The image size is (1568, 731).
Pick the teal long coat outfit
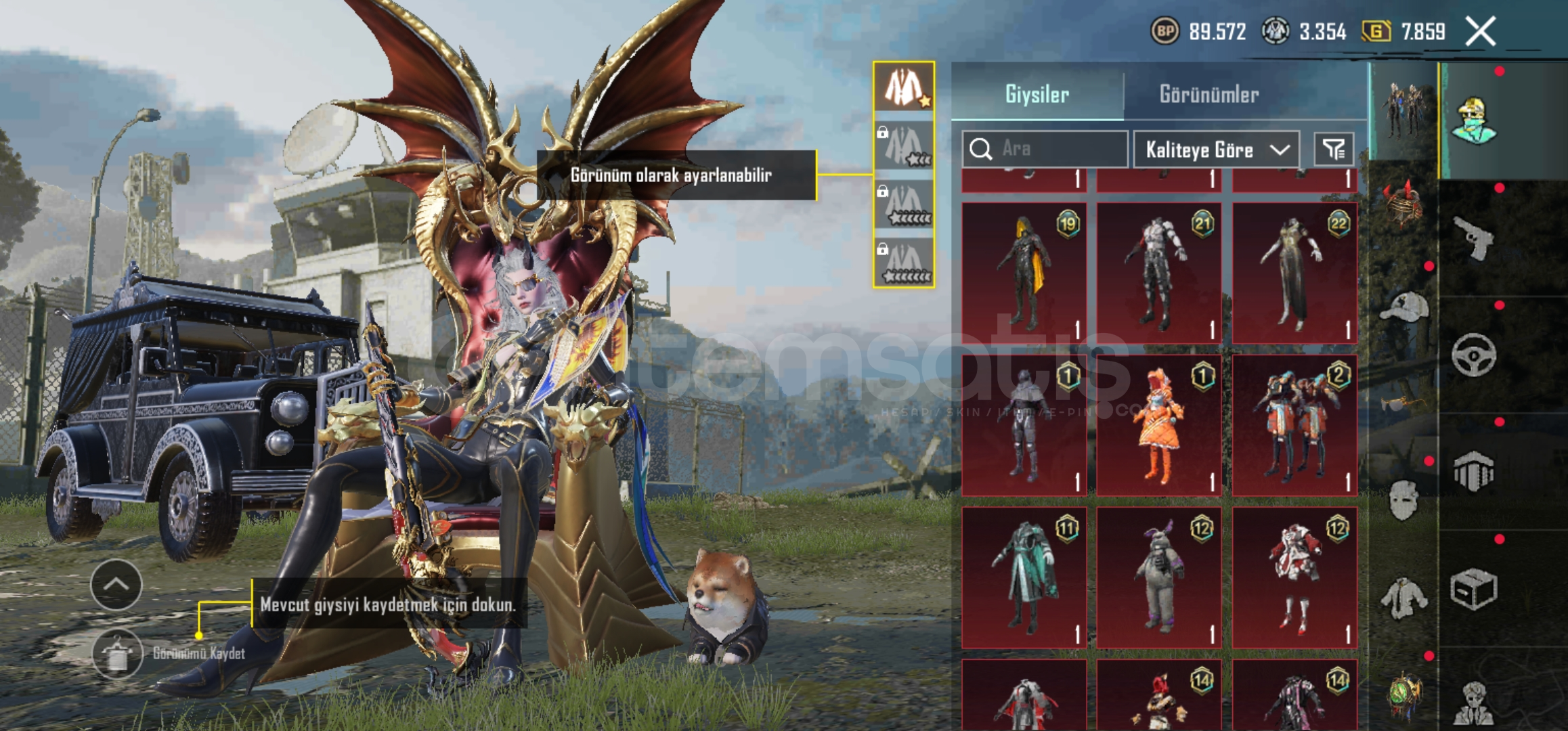click(1024, 577)
